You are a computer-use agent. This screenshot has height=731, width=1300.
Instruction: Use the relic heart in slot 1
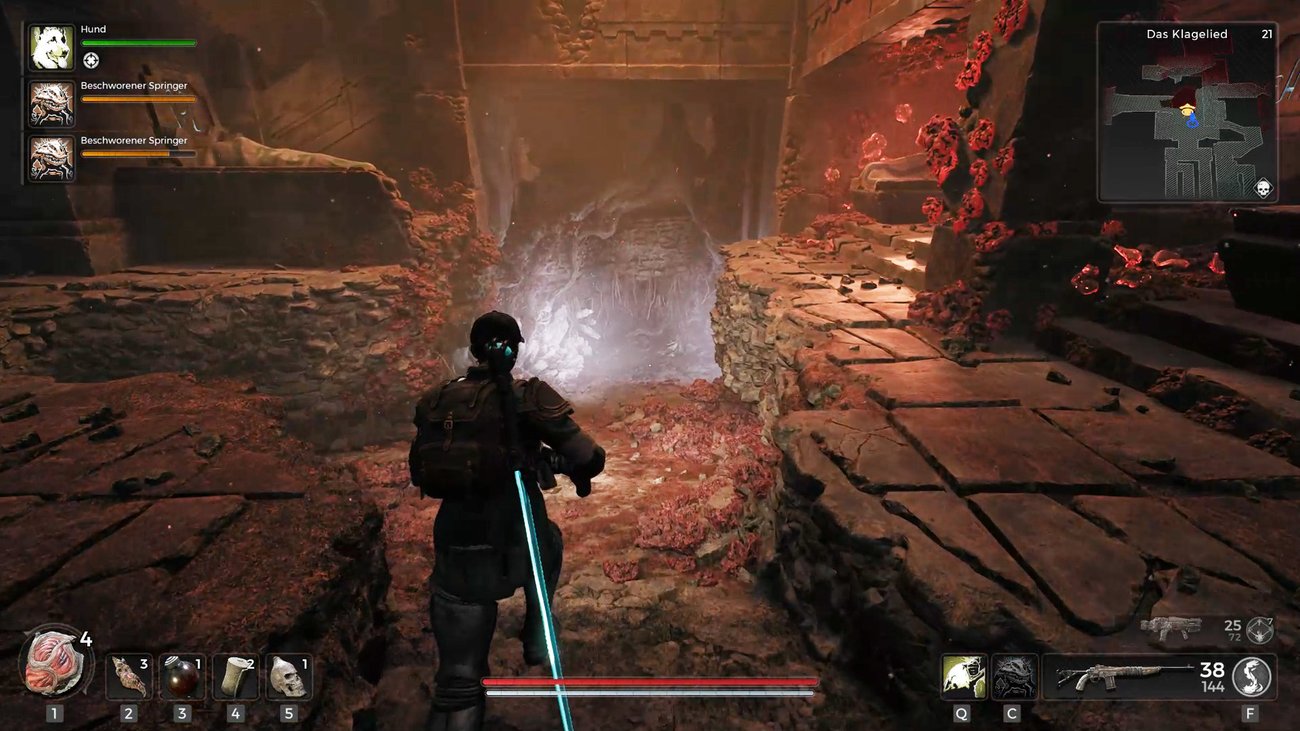click(55, 663)
